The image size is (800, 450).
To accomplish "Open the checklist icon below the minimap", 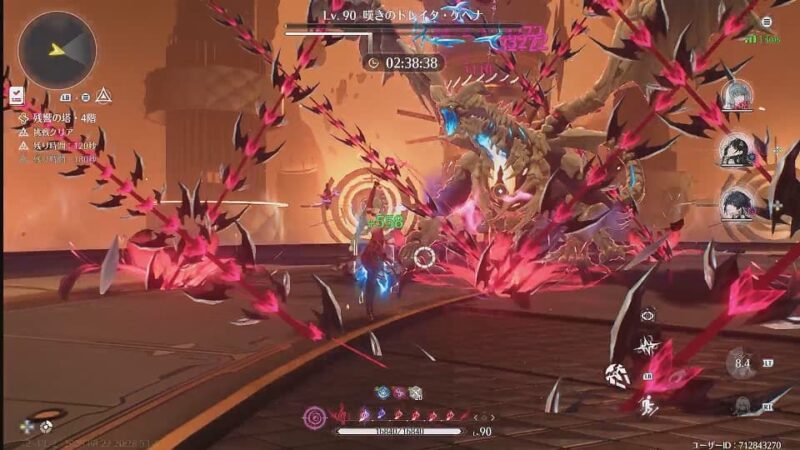I will [17, 95].
